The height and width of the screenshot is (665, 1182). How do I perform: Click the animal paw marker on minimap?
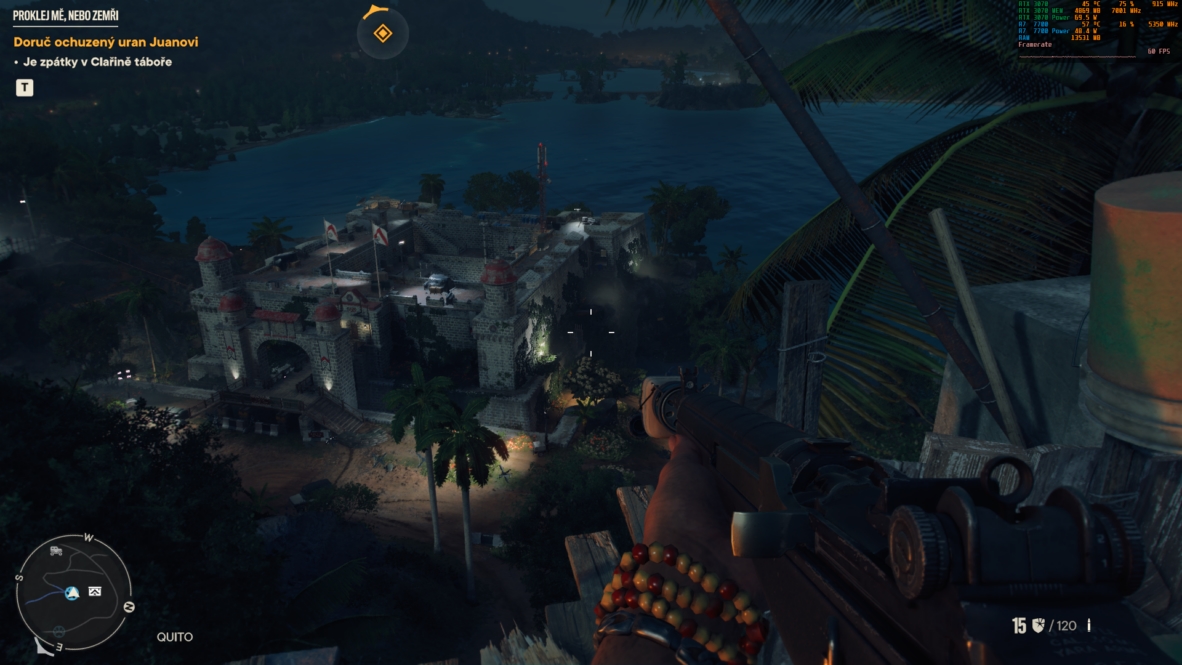[59, 632]
